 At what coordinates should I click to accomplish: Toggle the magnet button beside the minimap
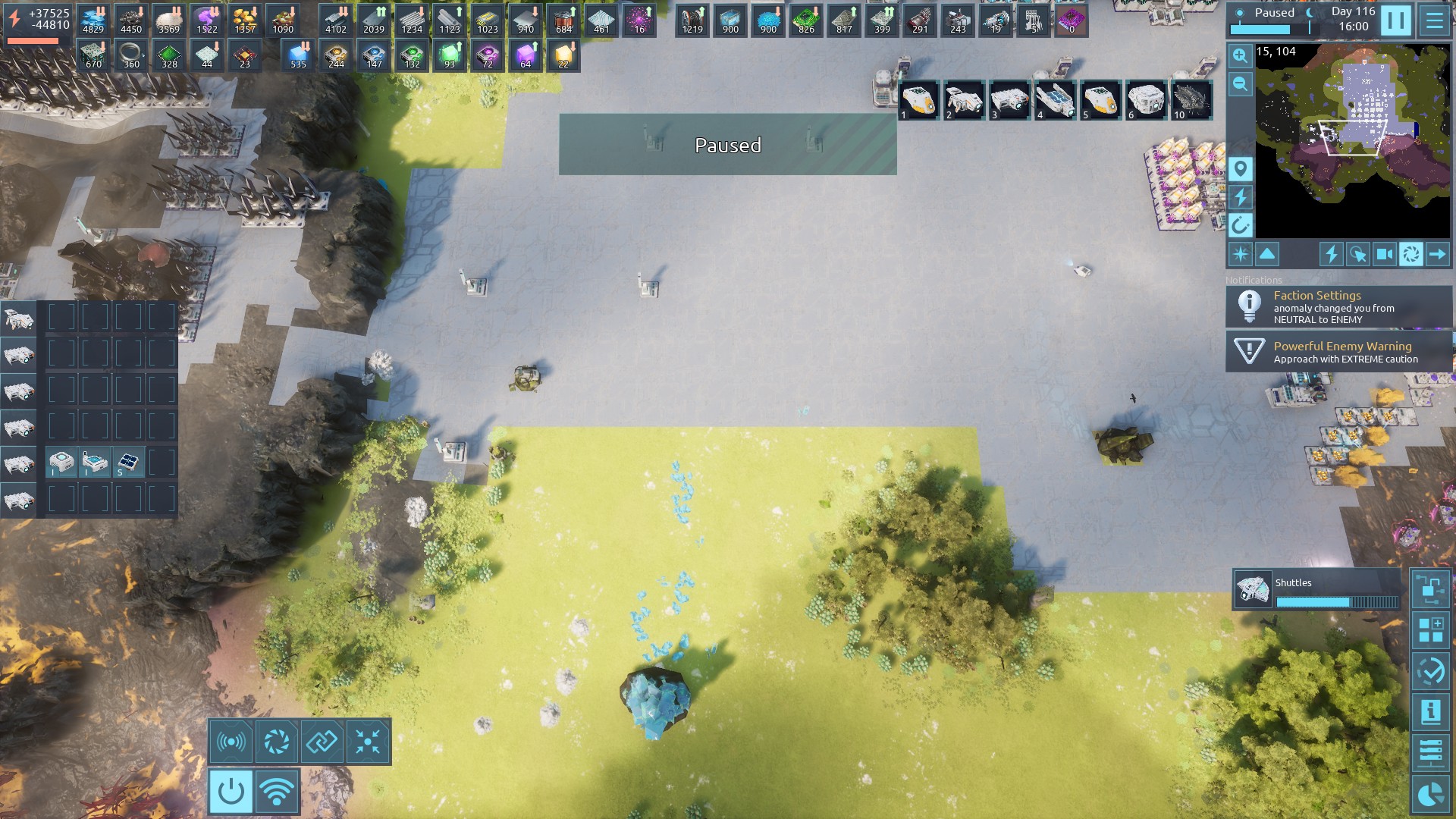pos(1241,225)
